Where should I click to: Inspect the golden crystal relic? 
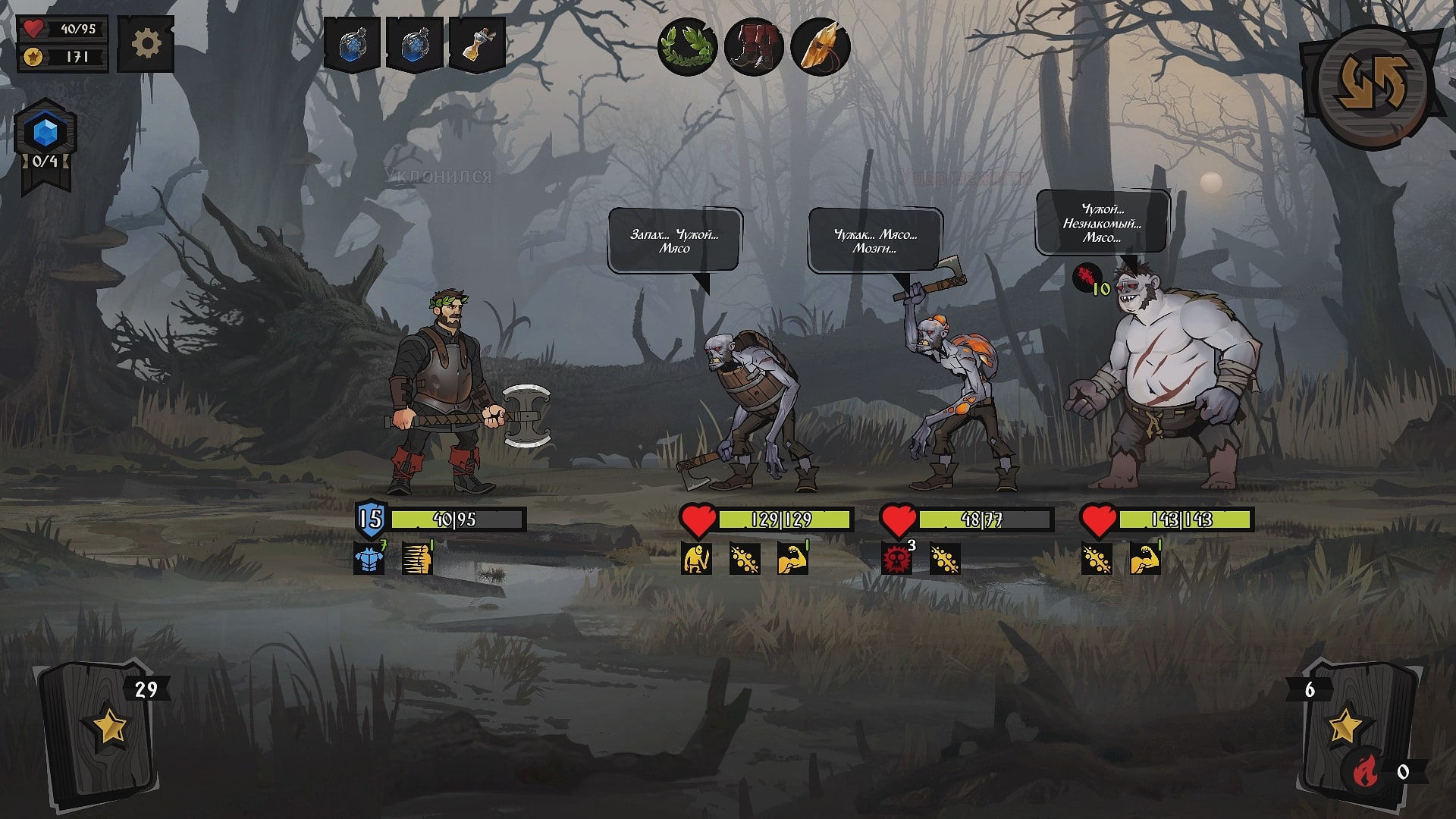tap(820, 47)
